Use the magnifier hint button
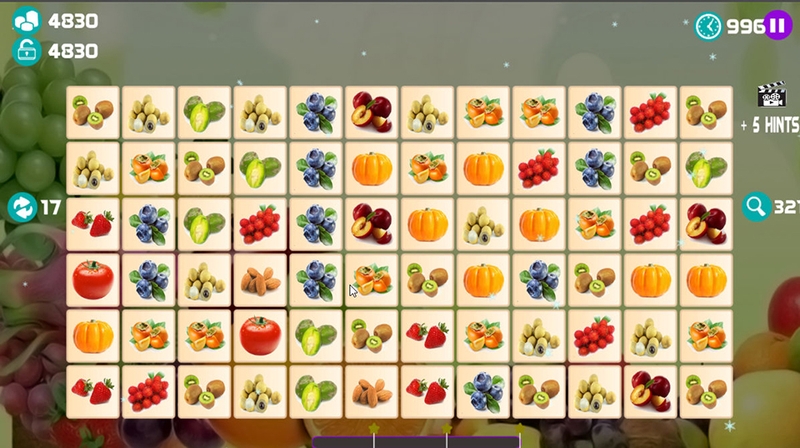Screen dimensions: 800x448 pyautogui.click(x=757, y=207)
